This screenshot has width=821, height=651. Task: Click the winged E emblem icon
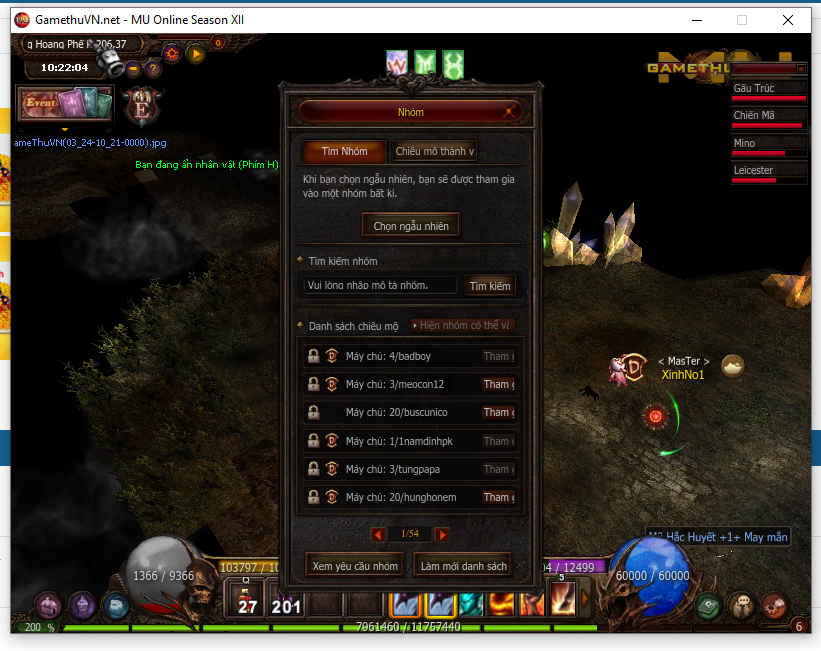(x=143, y=106)
